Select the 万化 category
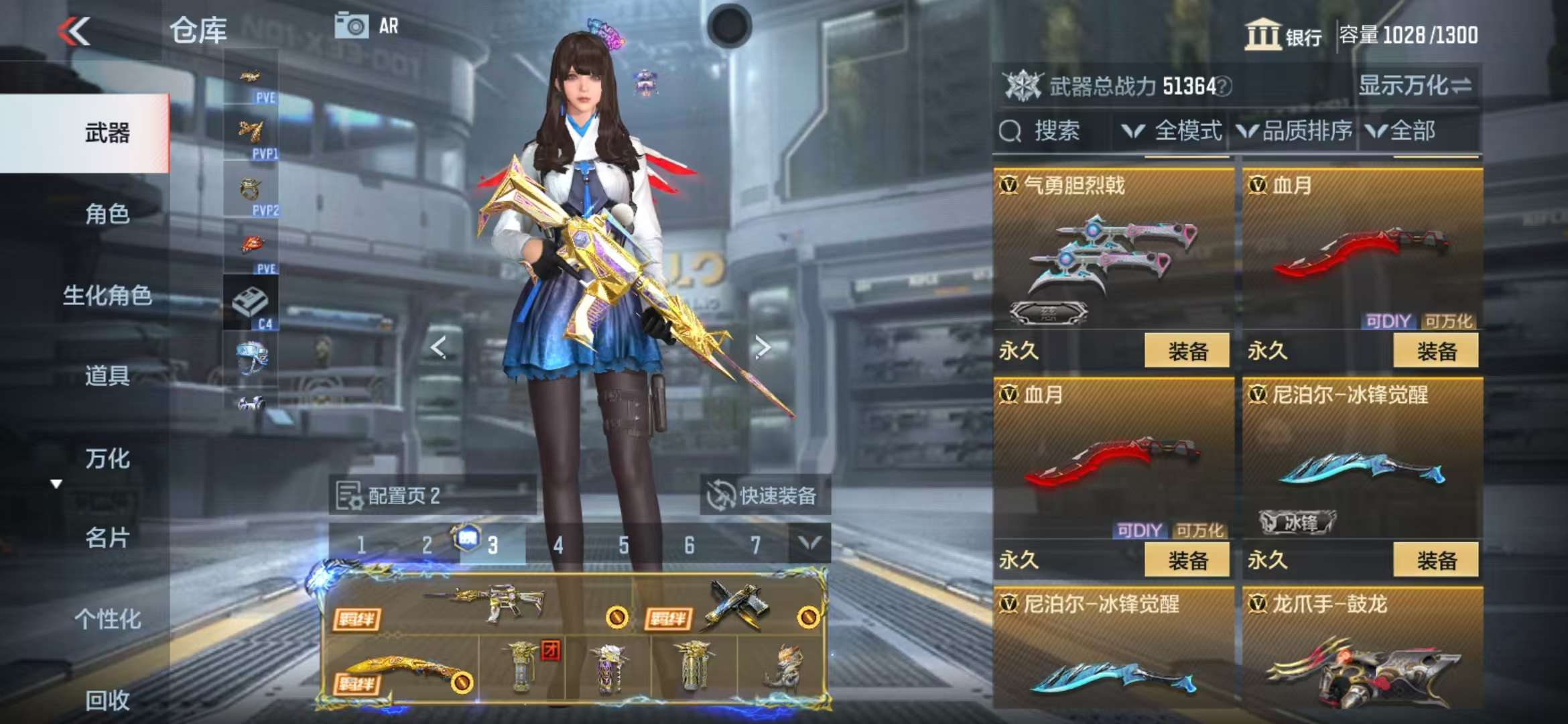 point(107,459)
